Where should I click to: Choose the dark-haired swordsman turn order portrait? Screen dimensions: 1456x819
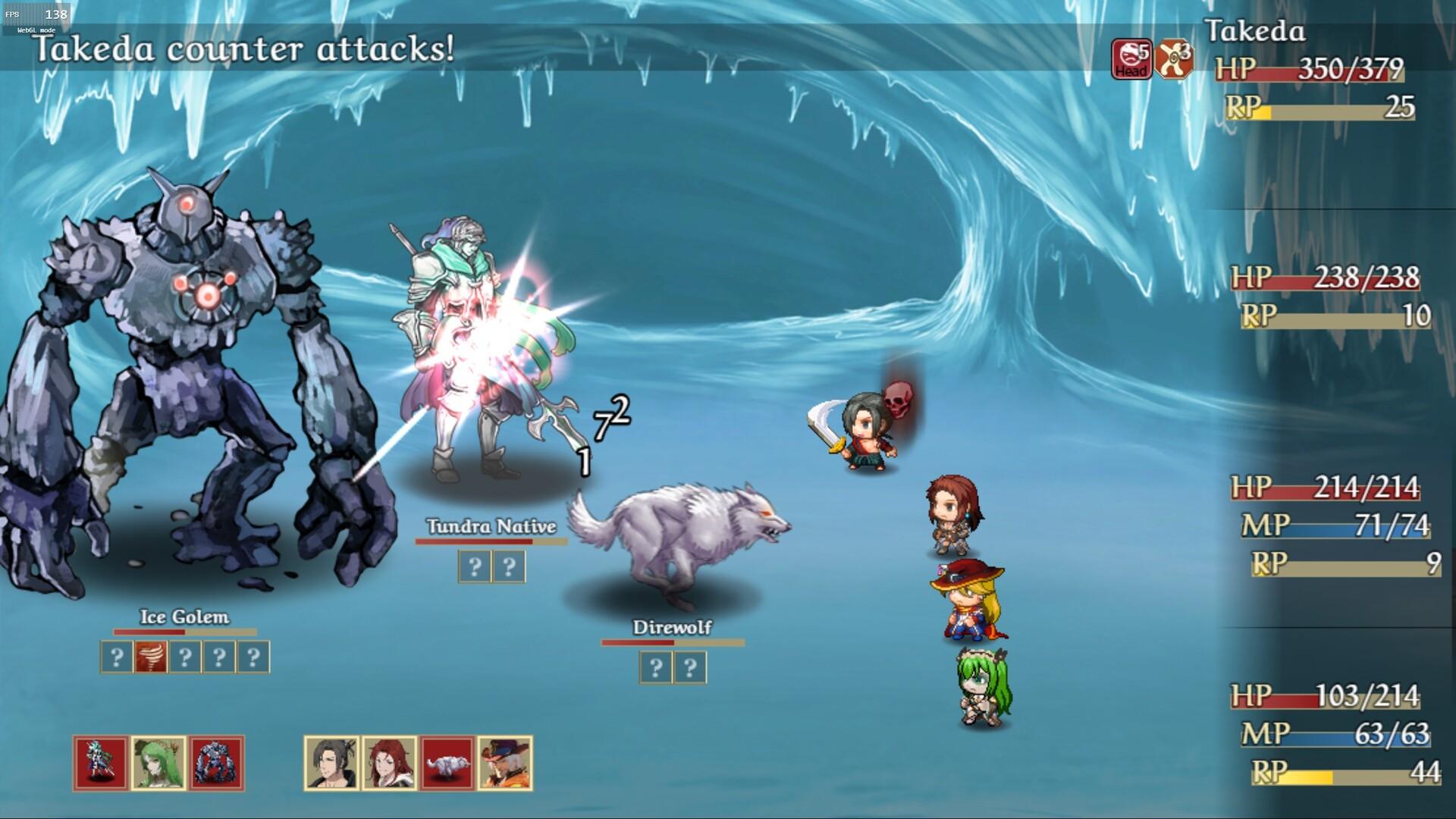click(x=331, y=763)
